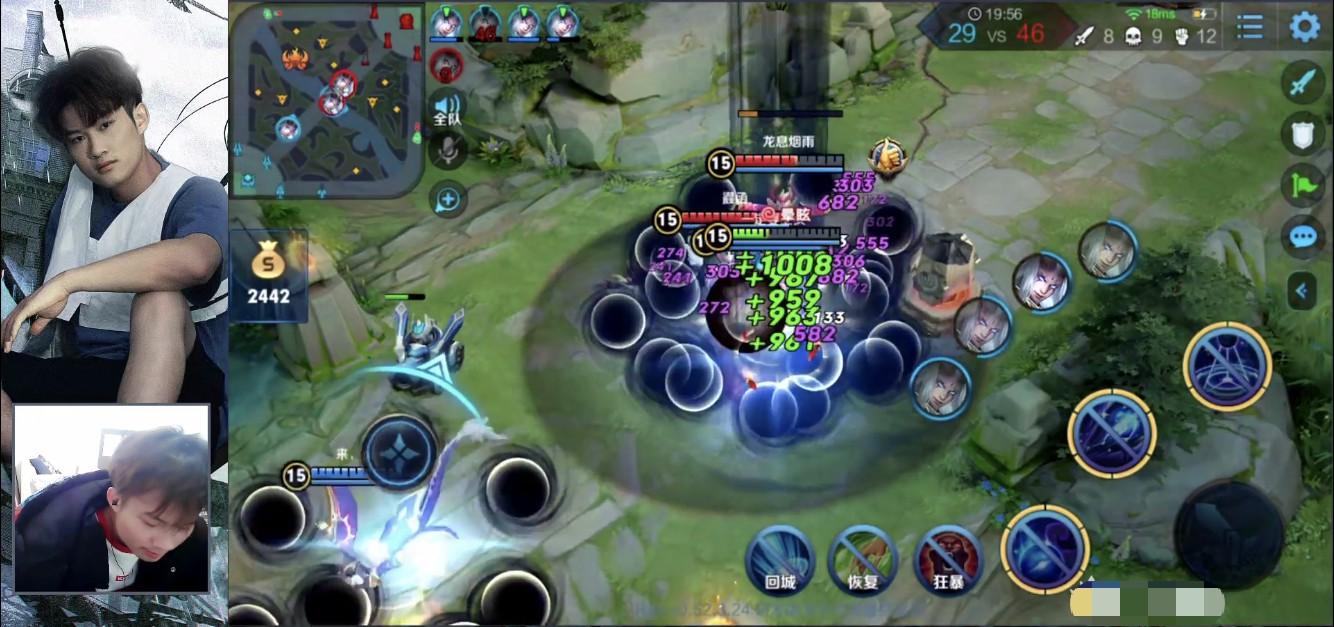
Task: Open the shop via the gold bag
Action: [269, 274]
